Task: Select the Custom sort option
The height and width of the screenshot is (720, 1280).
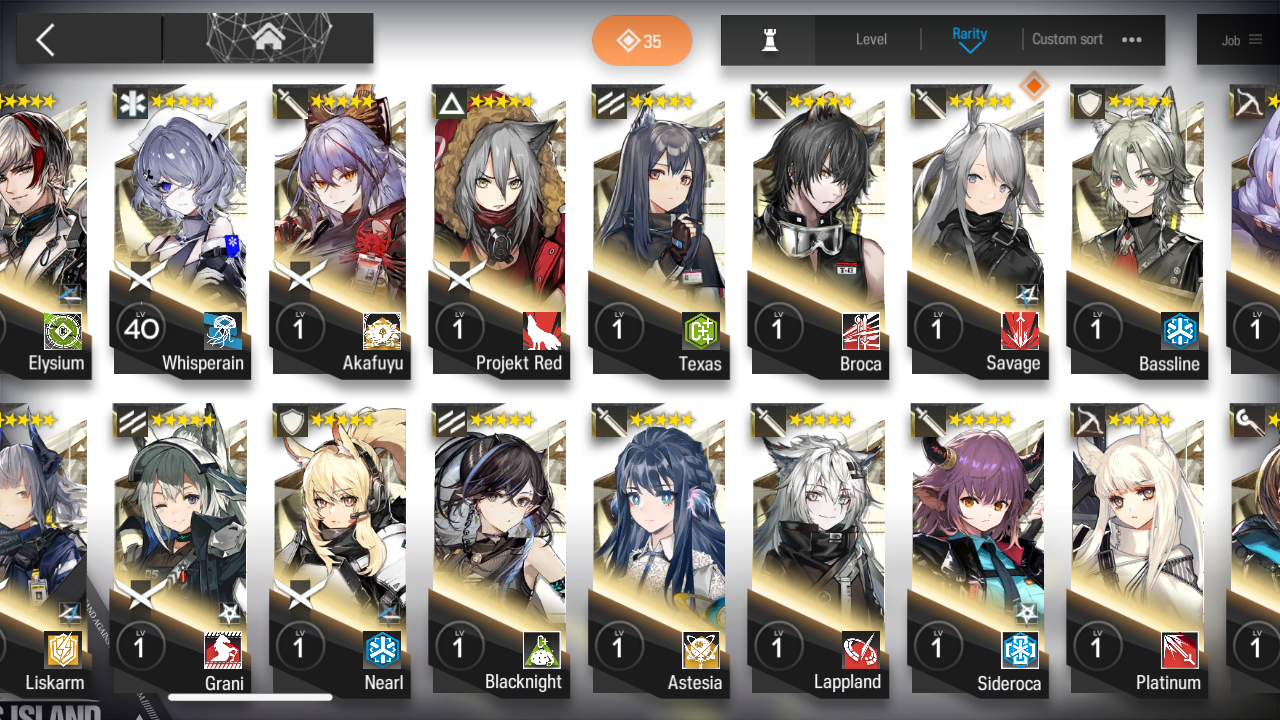Action: tap(1067, 39)
